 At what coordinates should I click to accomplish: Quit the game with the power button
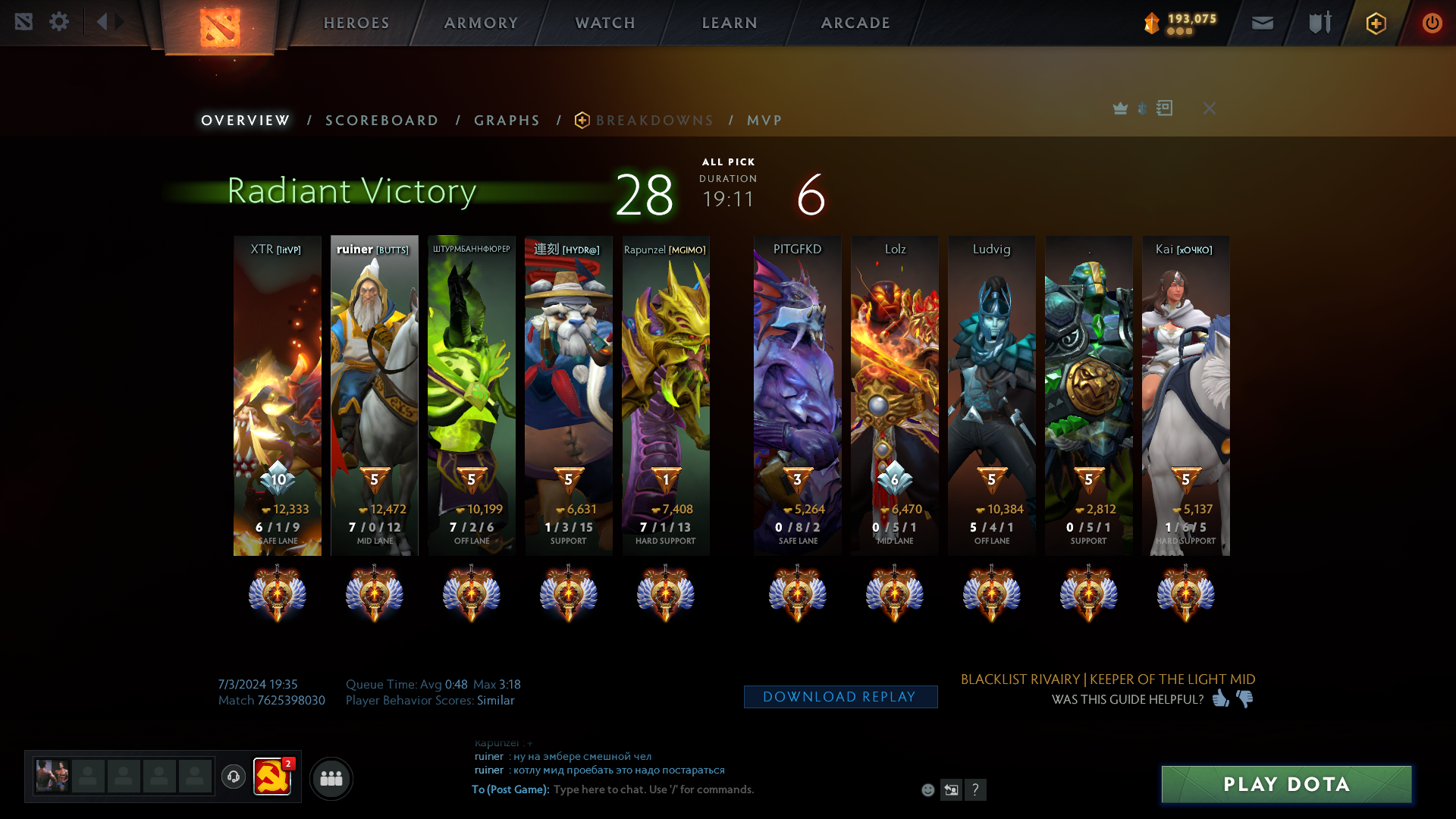(x=1432, y=24)
